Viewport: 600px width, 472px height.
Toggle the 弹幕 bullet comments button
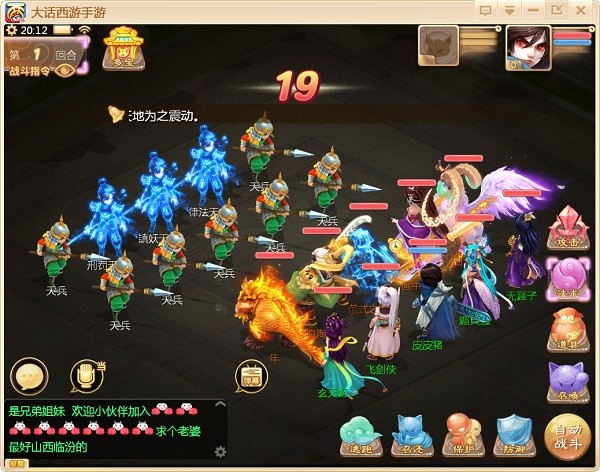[250, 376]
